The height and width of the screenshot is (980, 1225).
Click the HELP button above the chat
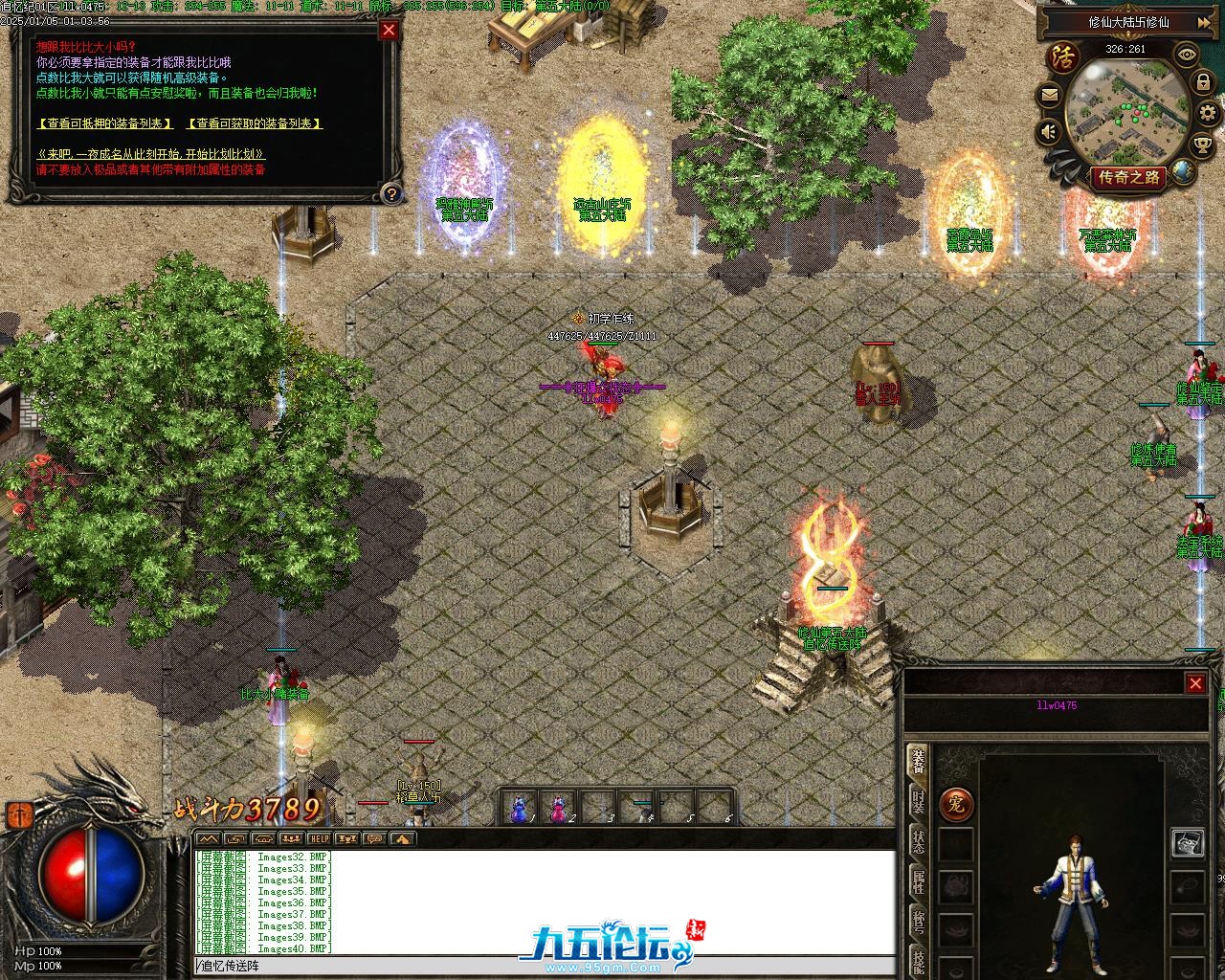[x=319, y=838]
